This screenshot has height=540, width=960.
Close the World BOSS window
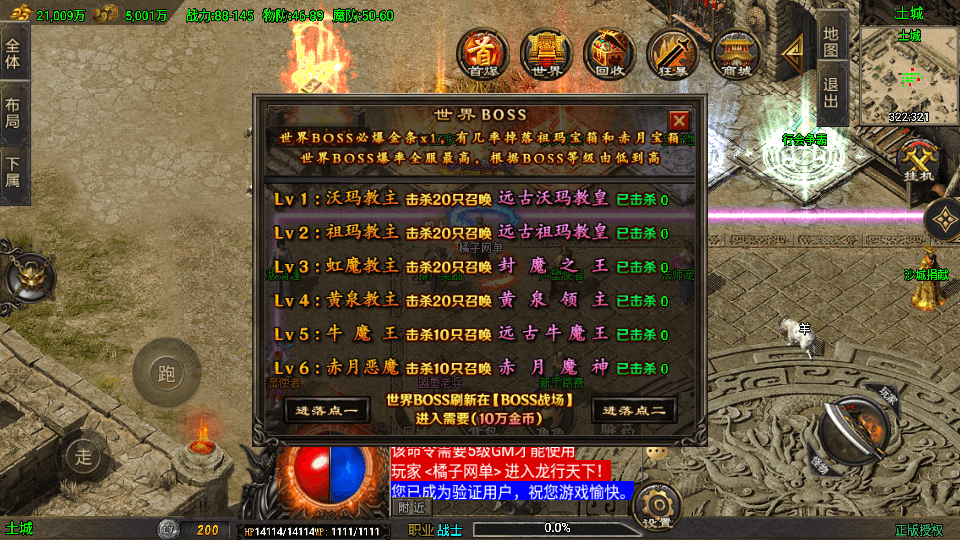[x=679, y=118]
